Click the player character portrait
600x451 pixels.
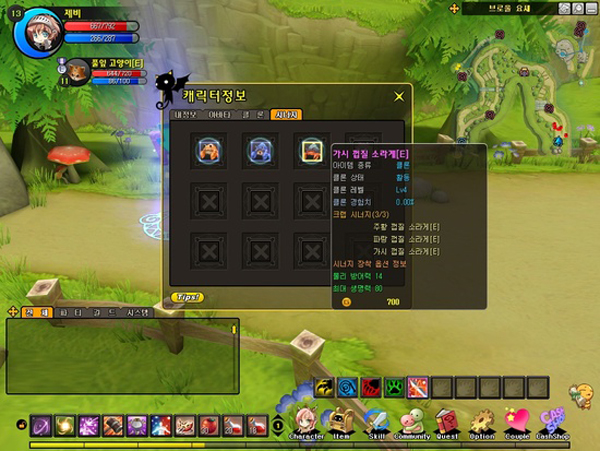pos(40,32)
